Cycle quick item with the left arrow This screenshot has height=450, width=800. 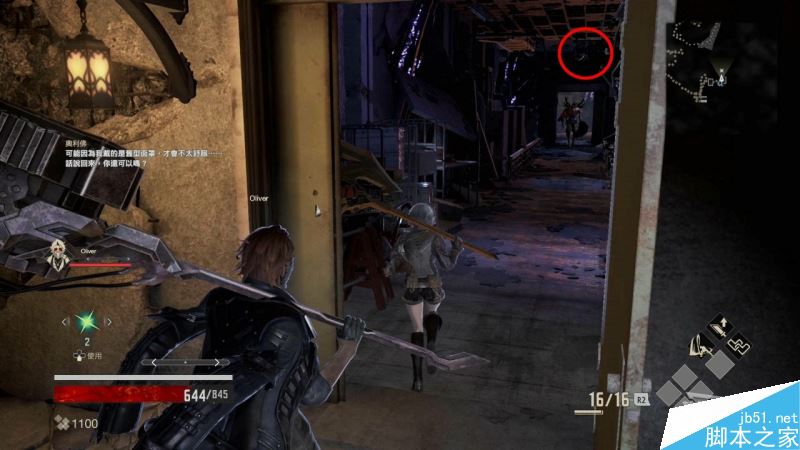click(66, 321)
